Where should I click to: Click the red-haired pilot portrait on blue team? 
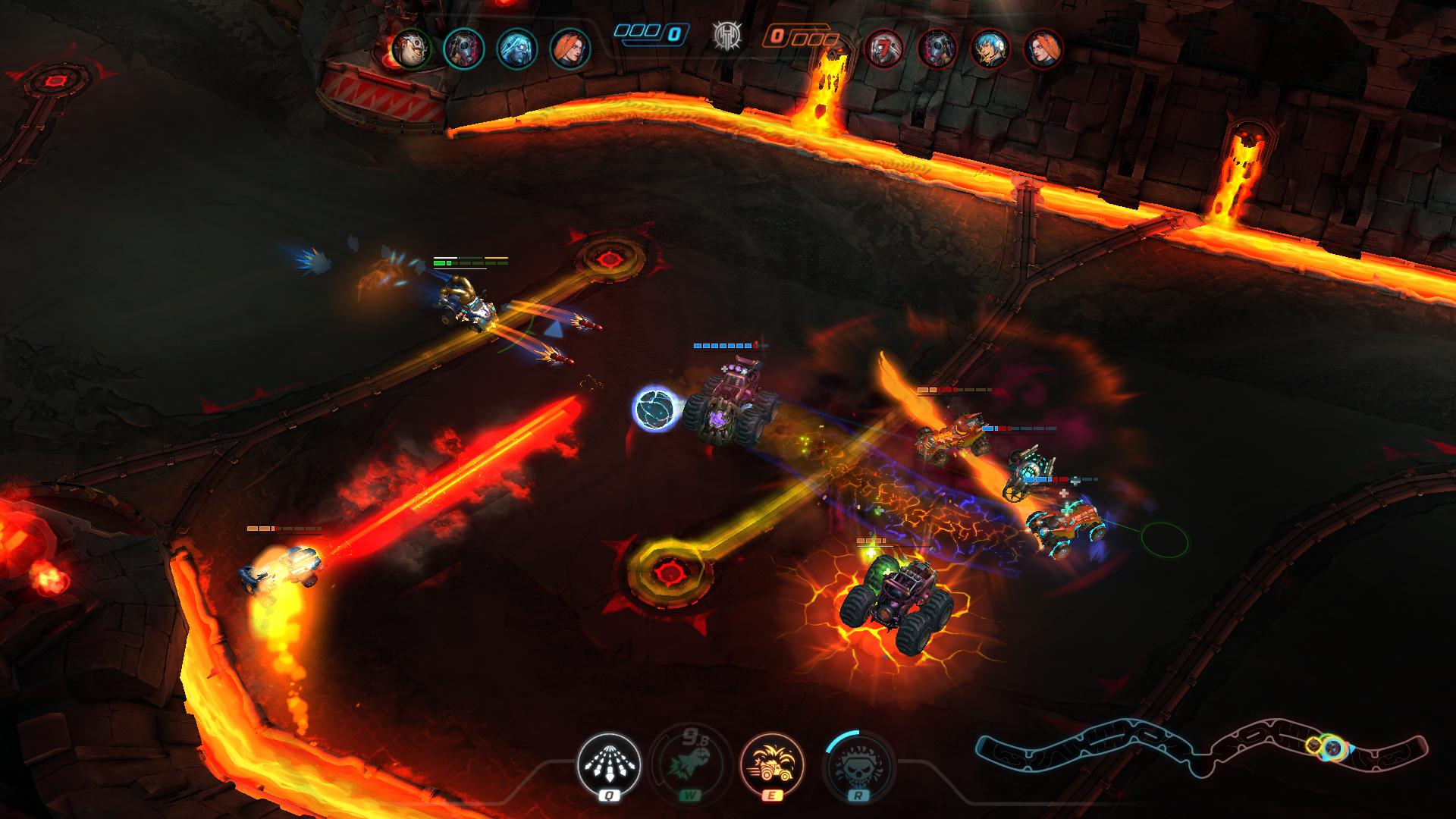(566, 48)
